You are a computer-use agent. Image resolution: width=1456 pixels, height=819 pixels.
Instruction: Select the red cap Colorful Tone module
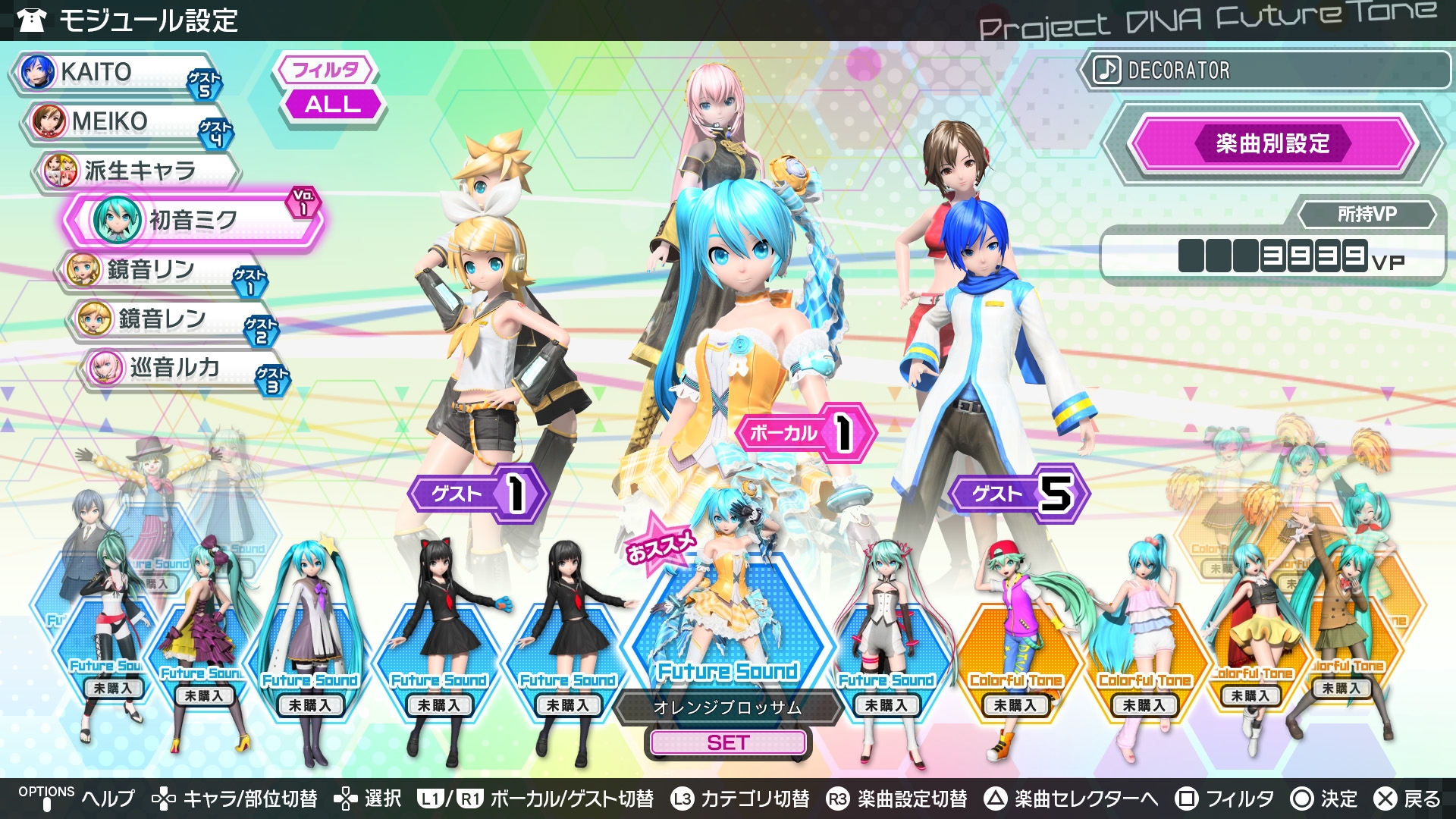(1016, 645)
